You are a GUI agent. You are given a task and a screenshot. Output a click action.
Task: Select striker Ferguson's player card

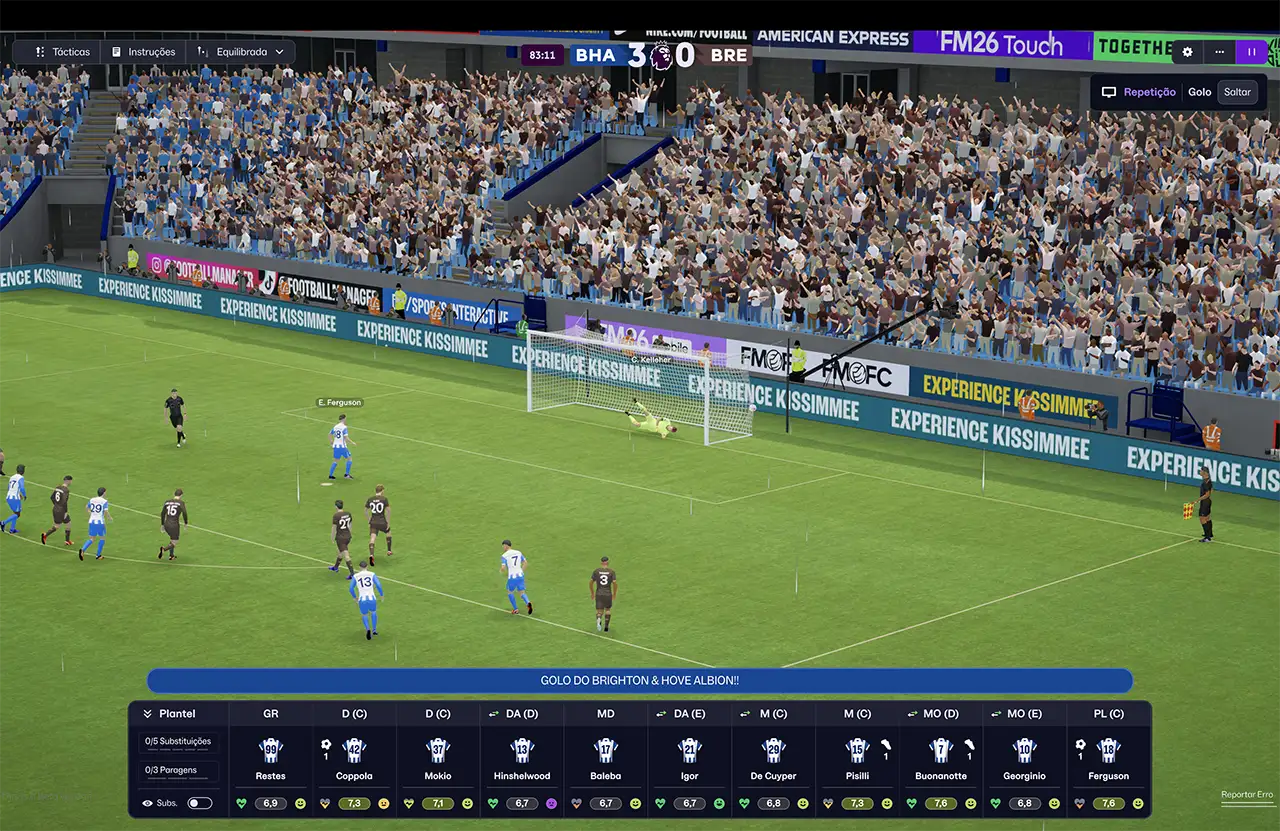pyautogui.click(x=1108, y=760)
